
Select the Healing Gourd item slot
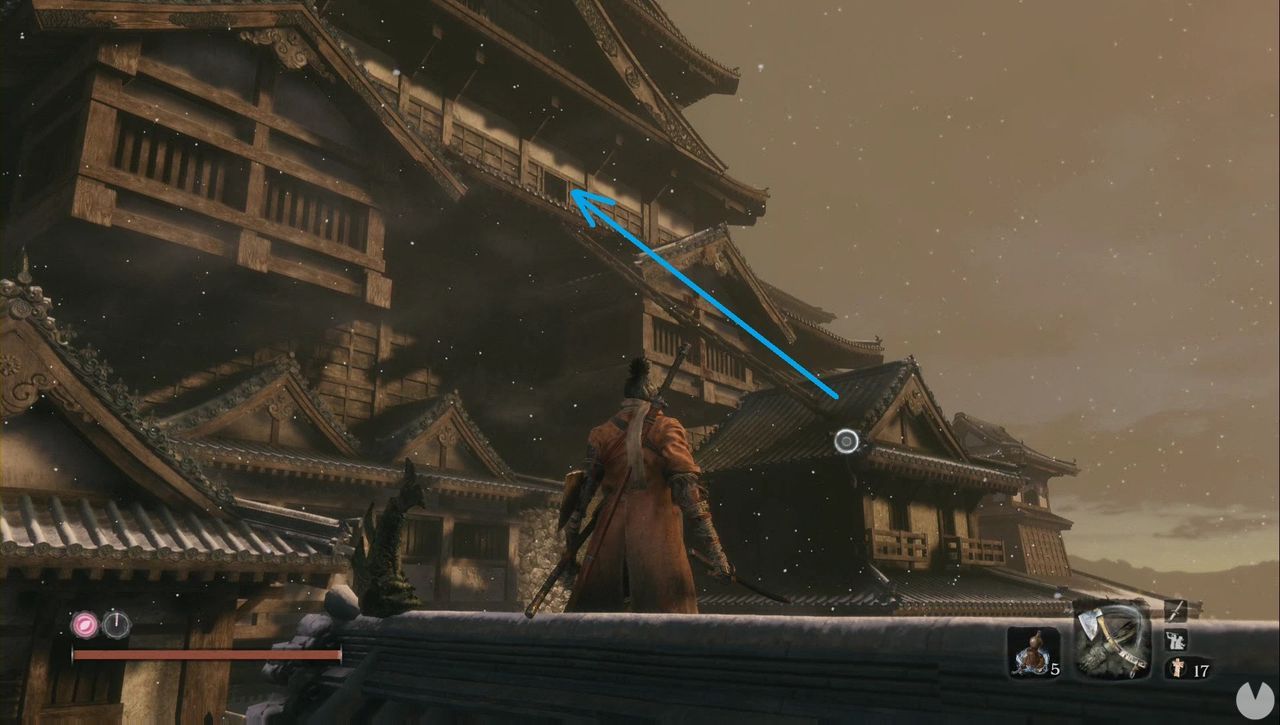click(x=1033, y=652)
